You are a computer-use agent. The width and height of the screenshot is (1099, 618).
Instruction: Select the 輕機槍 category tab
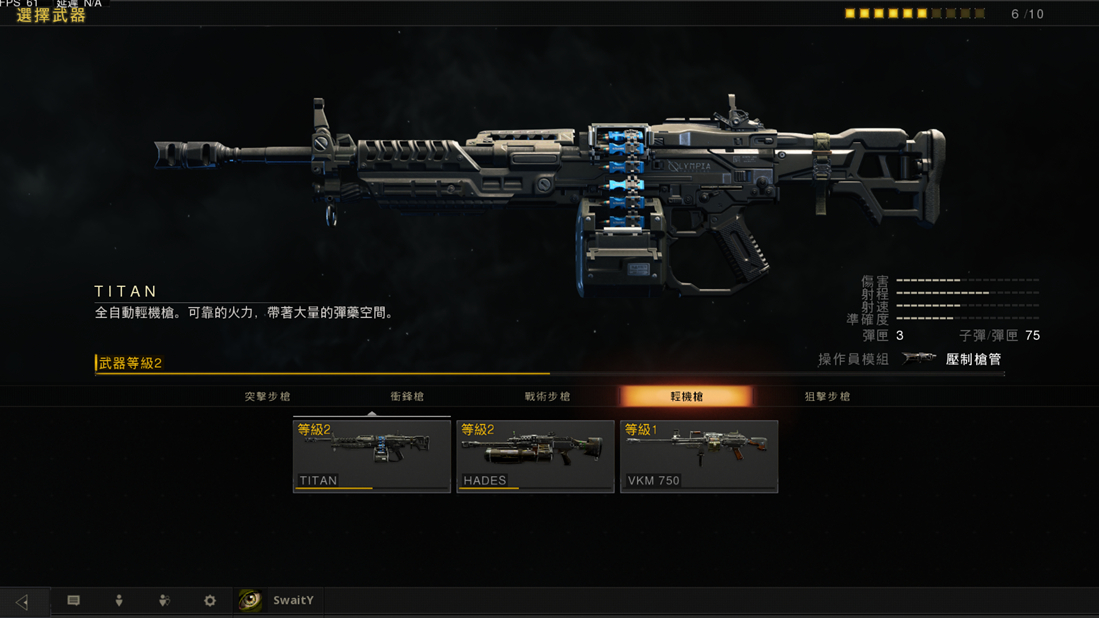point(686,397)
